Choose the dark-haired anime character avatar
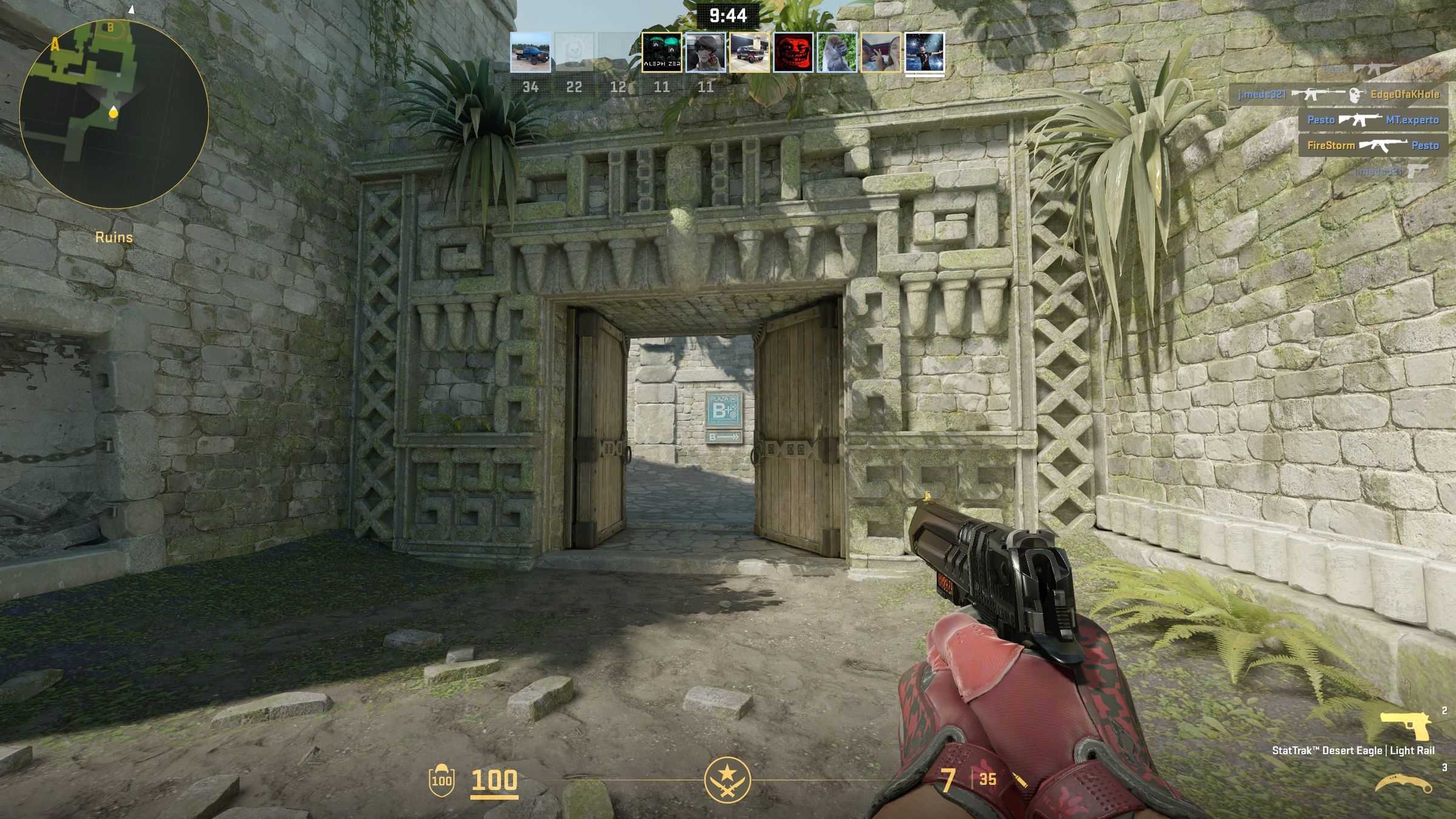Image resolution: width=1456 pixels, height=819 pixels. click(x=705, y=52)
